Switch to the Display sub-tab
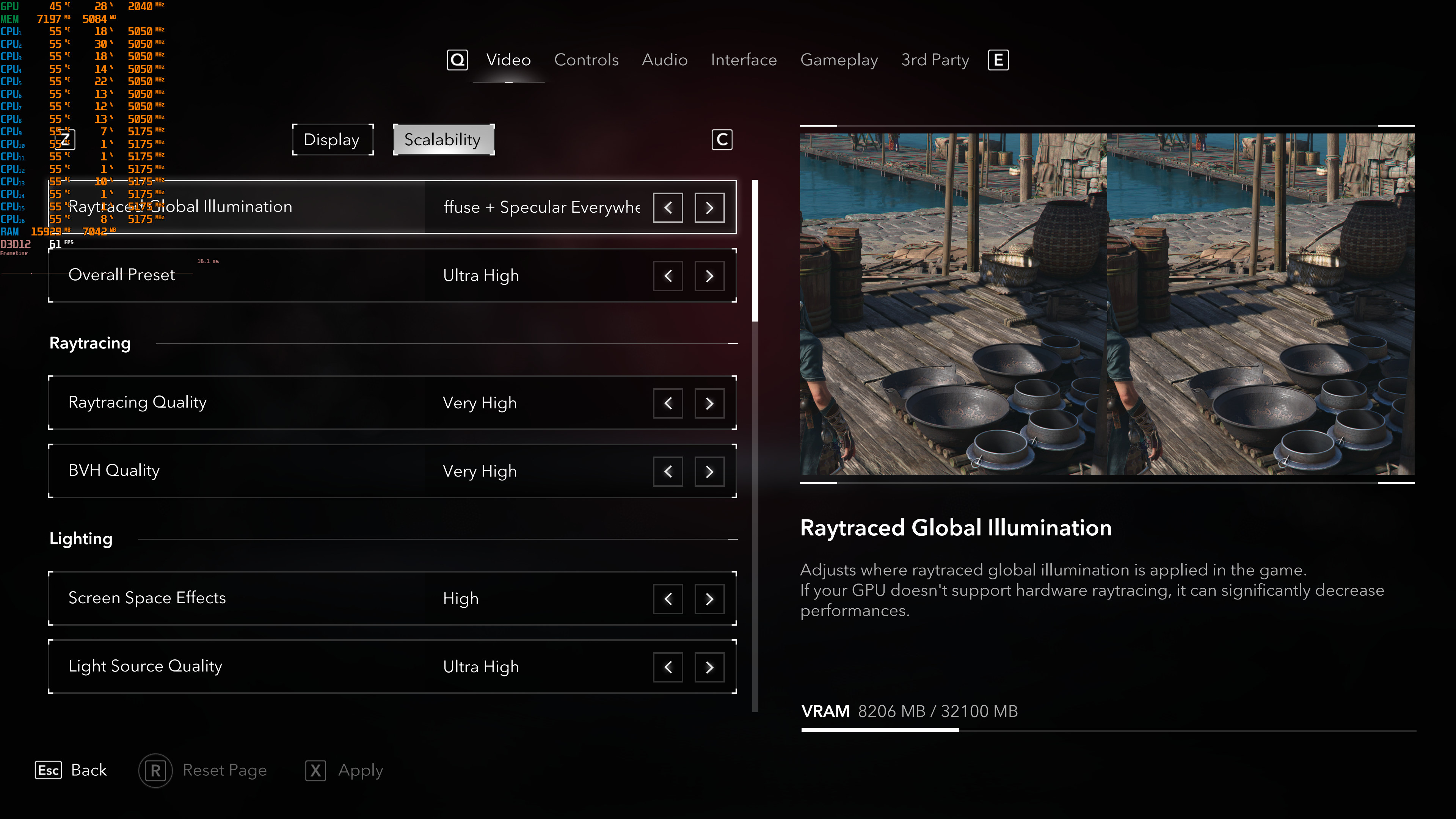 click(x=332, y=140)
